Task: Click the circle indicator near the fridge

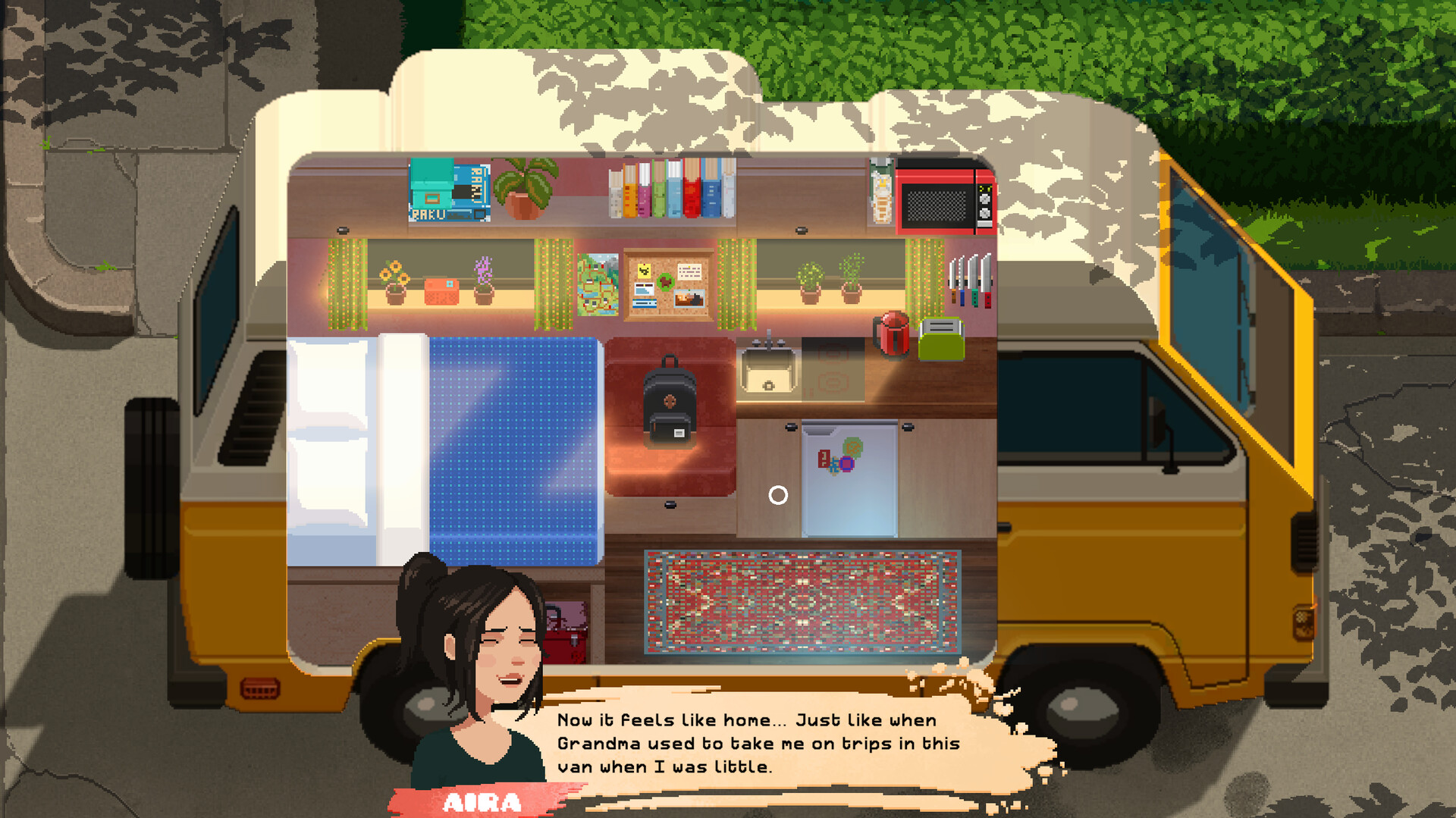Action: tap(778, 496)
